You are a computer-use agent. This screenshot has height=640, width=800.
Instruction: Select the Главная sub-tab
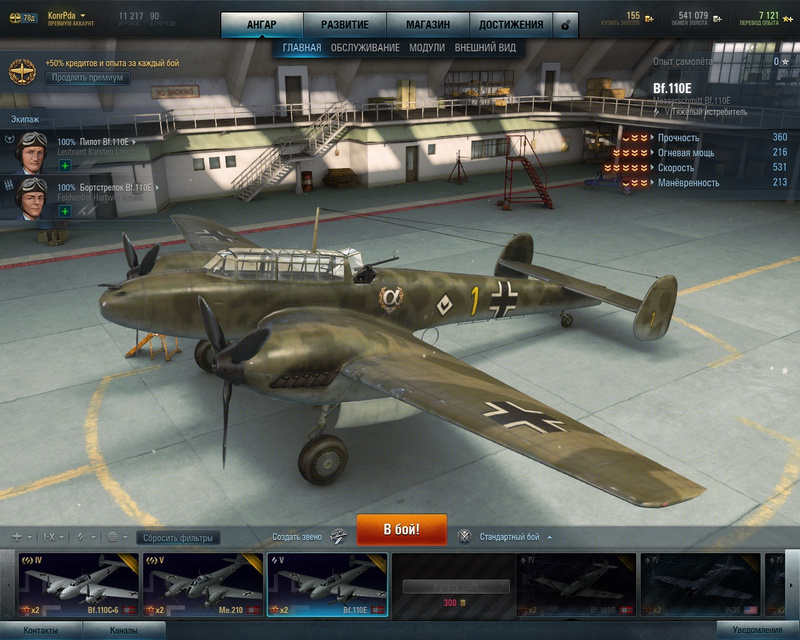[302, 47]
